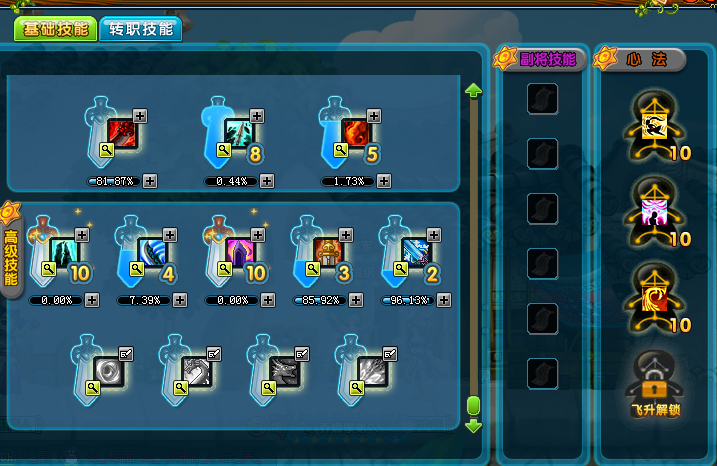Viewport: 717px width, 466px height.
Task: Select the locked grey swirl skill
Action: coord(106,371)
